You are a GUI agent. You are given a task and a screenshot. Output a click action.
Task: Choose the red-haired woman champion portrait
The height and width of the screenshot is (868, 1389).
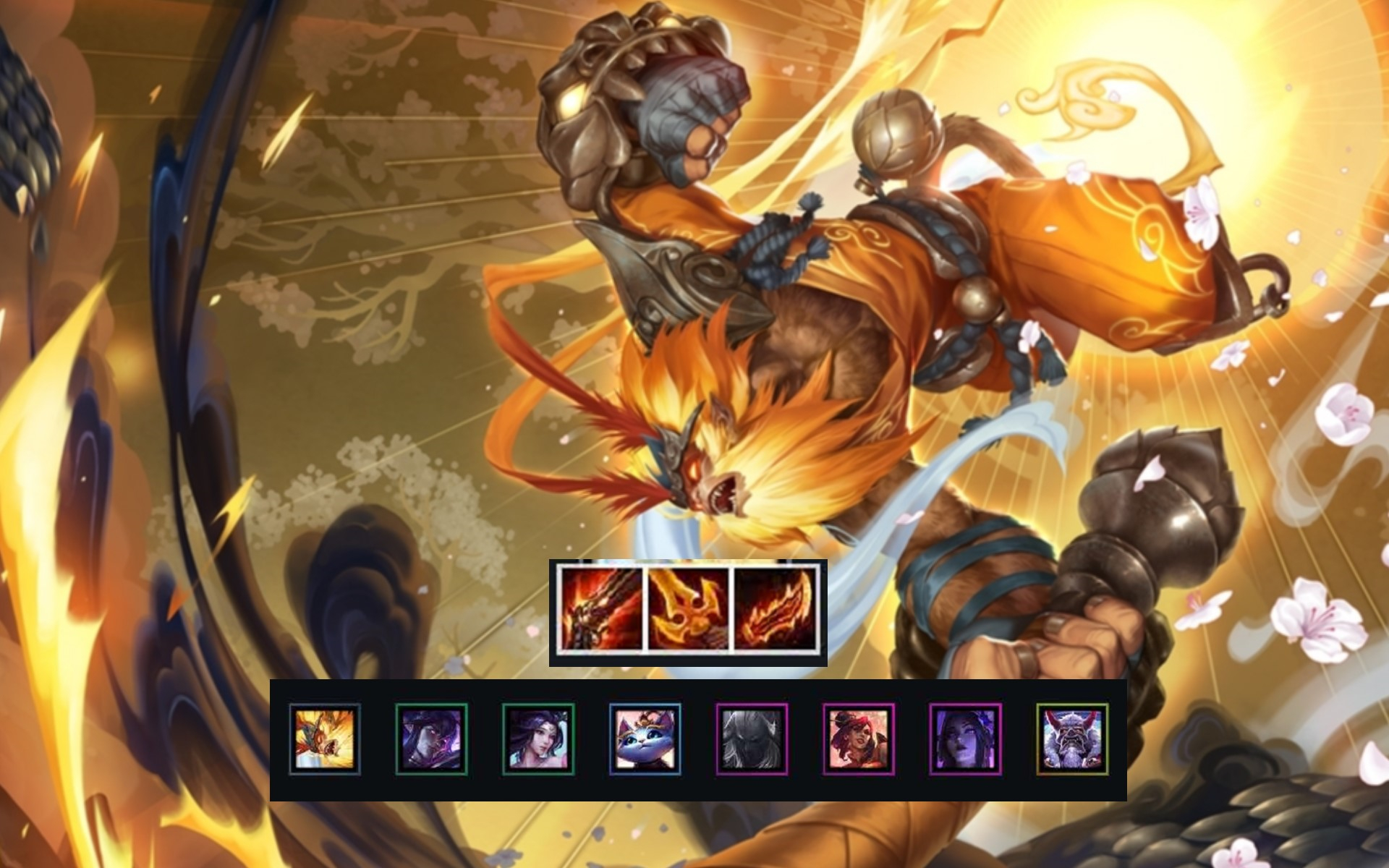[859, 739]
